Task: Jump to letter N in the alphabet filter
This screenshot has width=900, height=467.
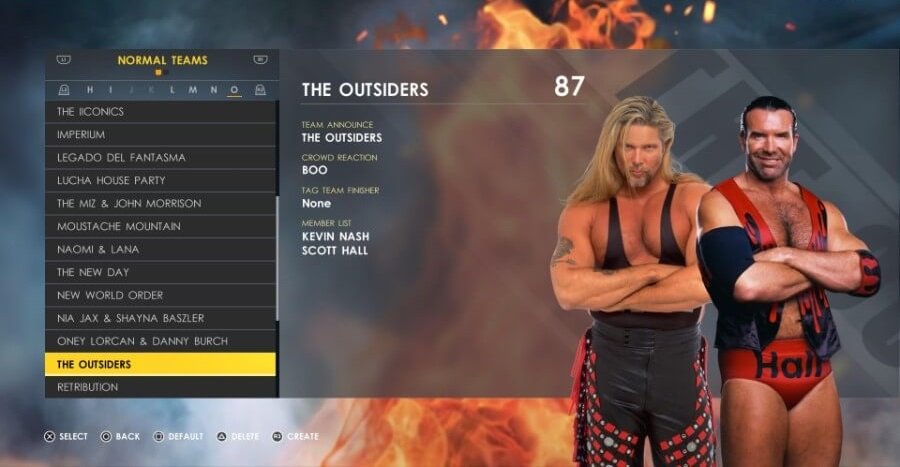Action: click(x=213, y=90)
